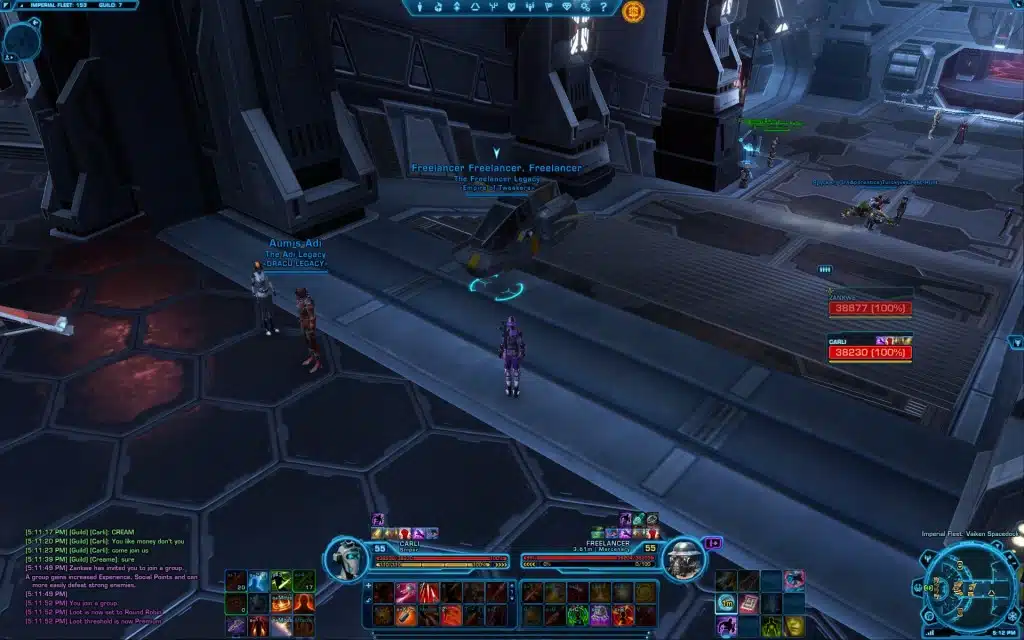Open the character sheet from top menu
1024x640 pixels.
coord(420,7)
